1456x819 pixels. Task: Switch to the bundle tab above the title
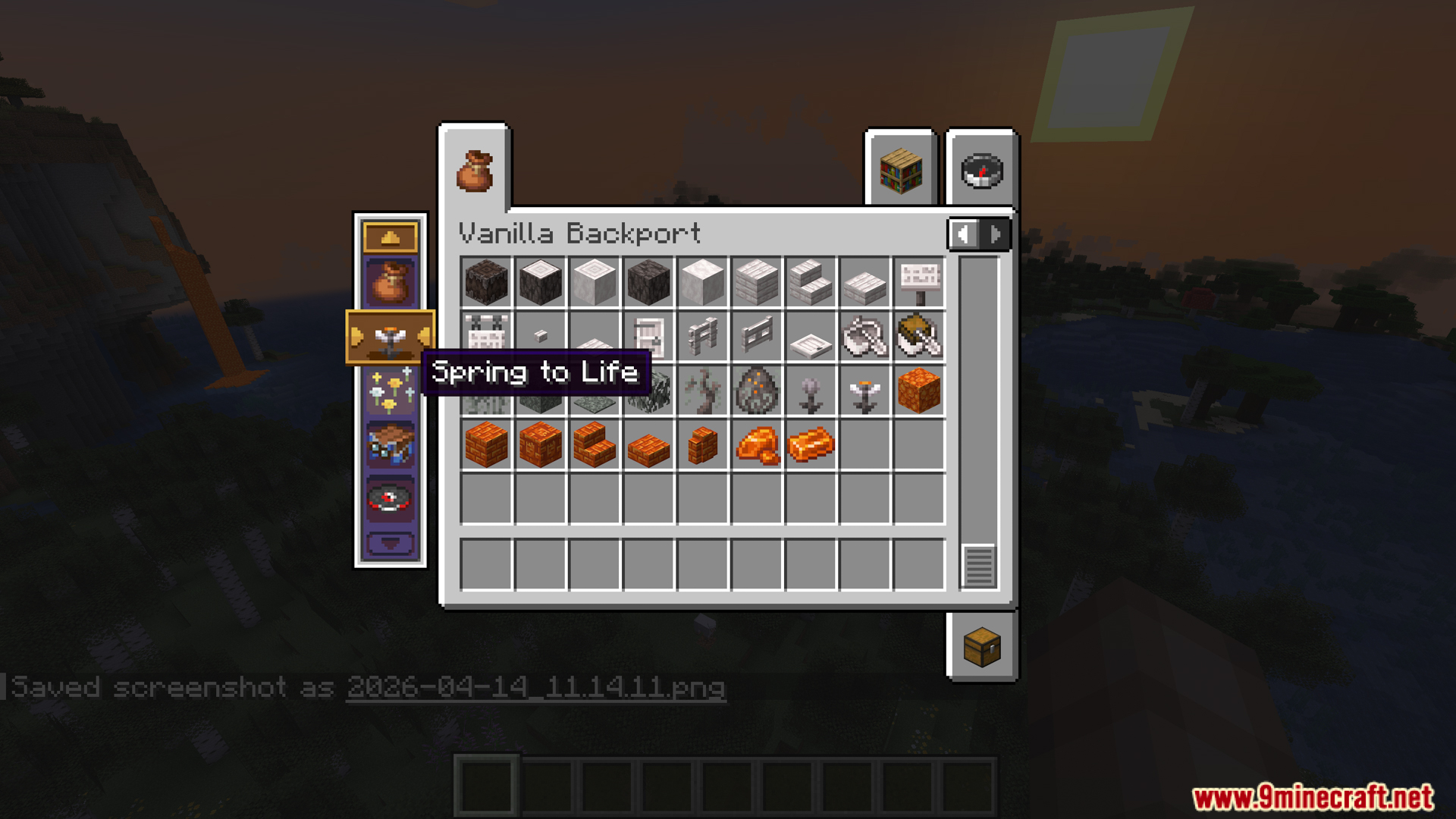click(x=475, y=168)
